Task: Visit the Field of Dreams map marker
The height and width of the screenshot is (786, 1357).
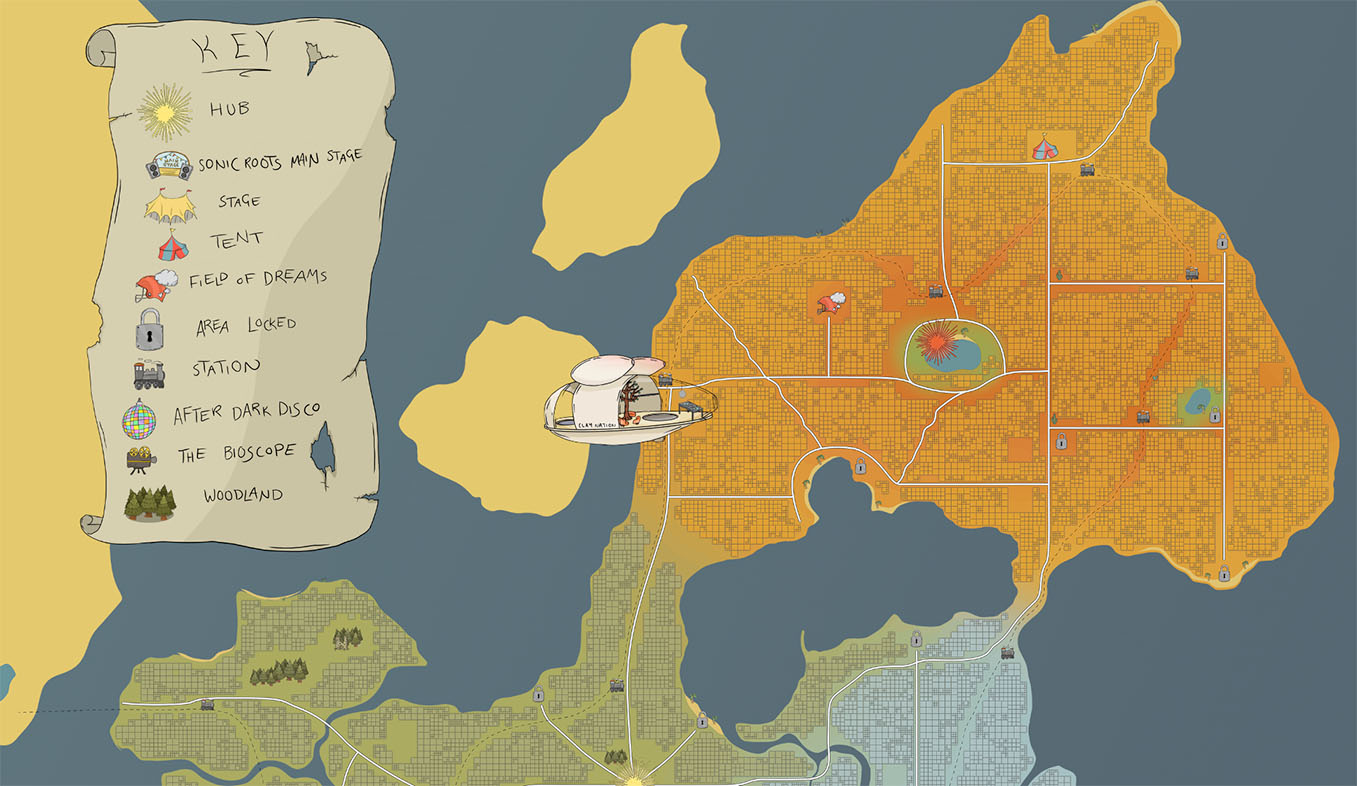Action: pos(831,301)
